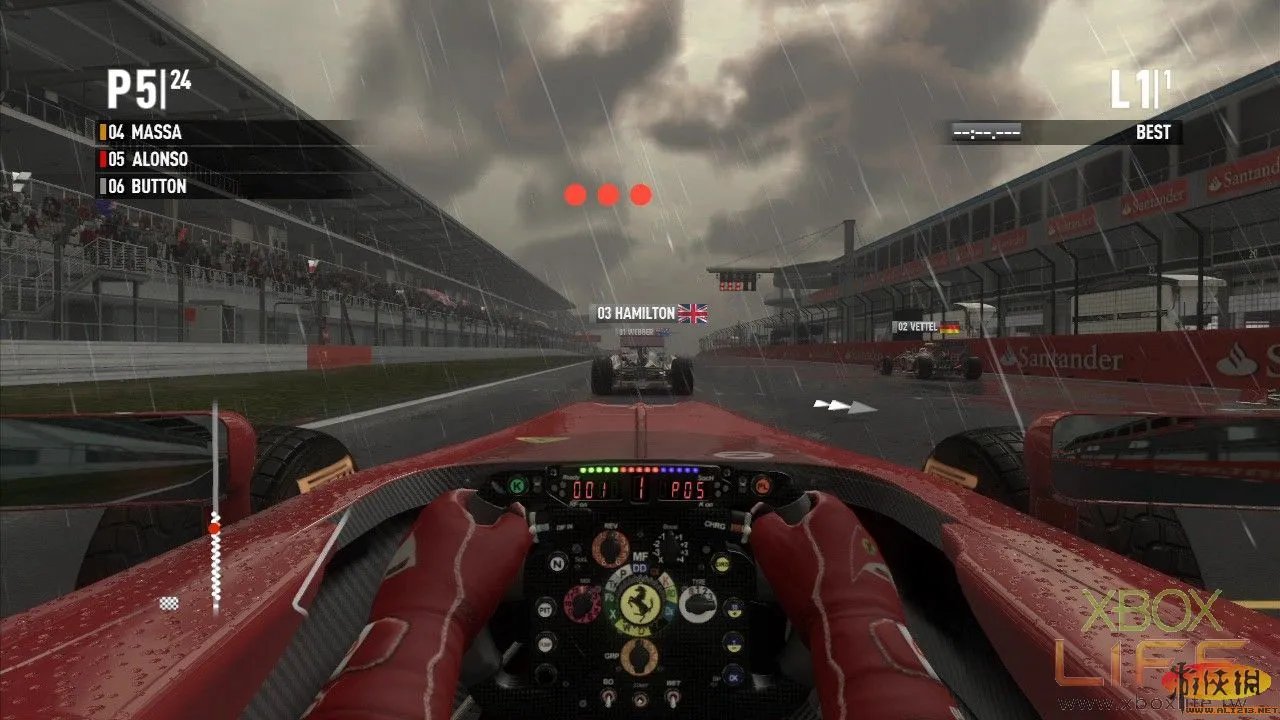Select the REV rotary dial
Image resolution: width=1280 pixels, height=720 pixels.
pos(611,547)
